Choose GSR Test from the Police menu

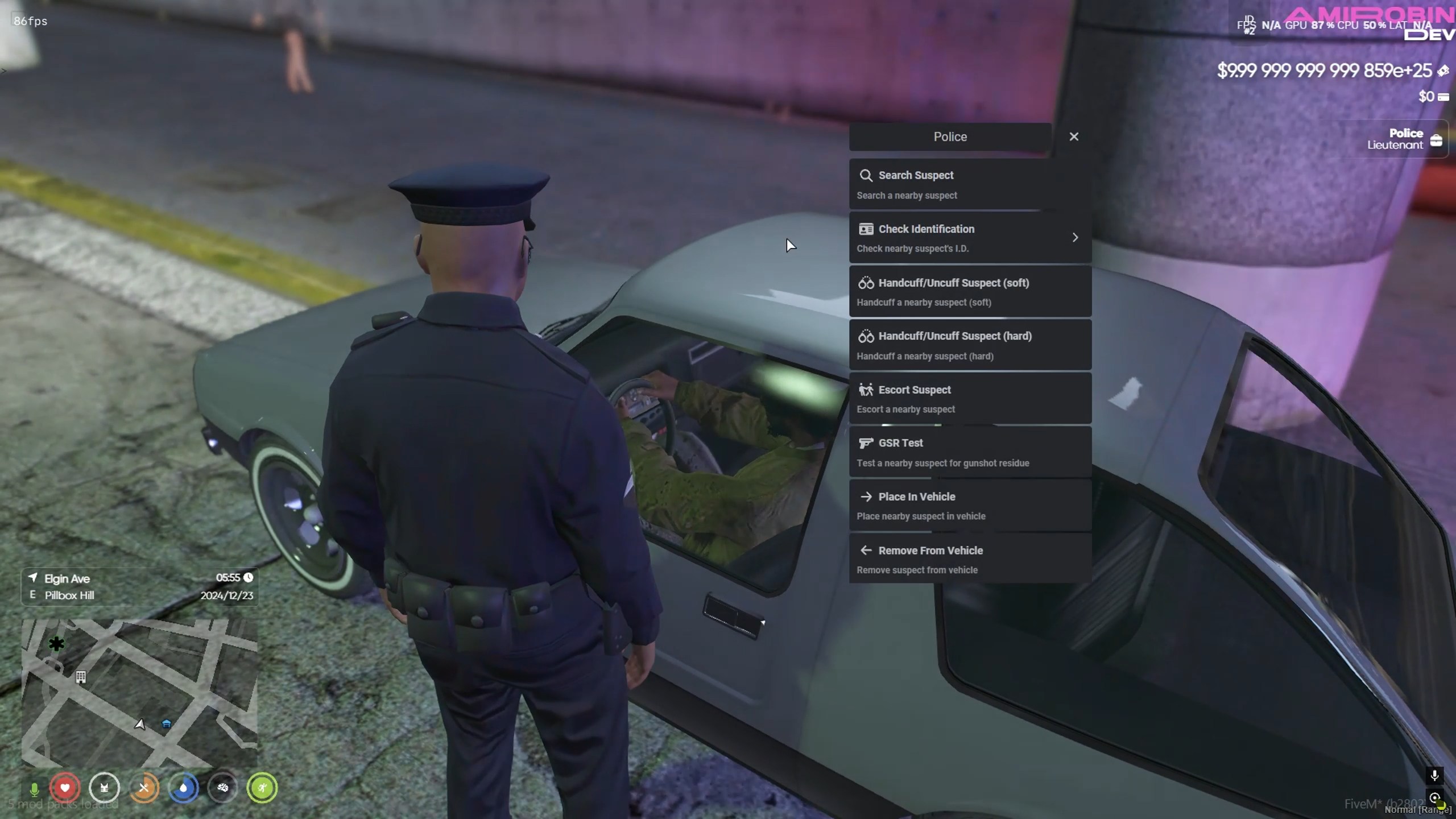967,452
